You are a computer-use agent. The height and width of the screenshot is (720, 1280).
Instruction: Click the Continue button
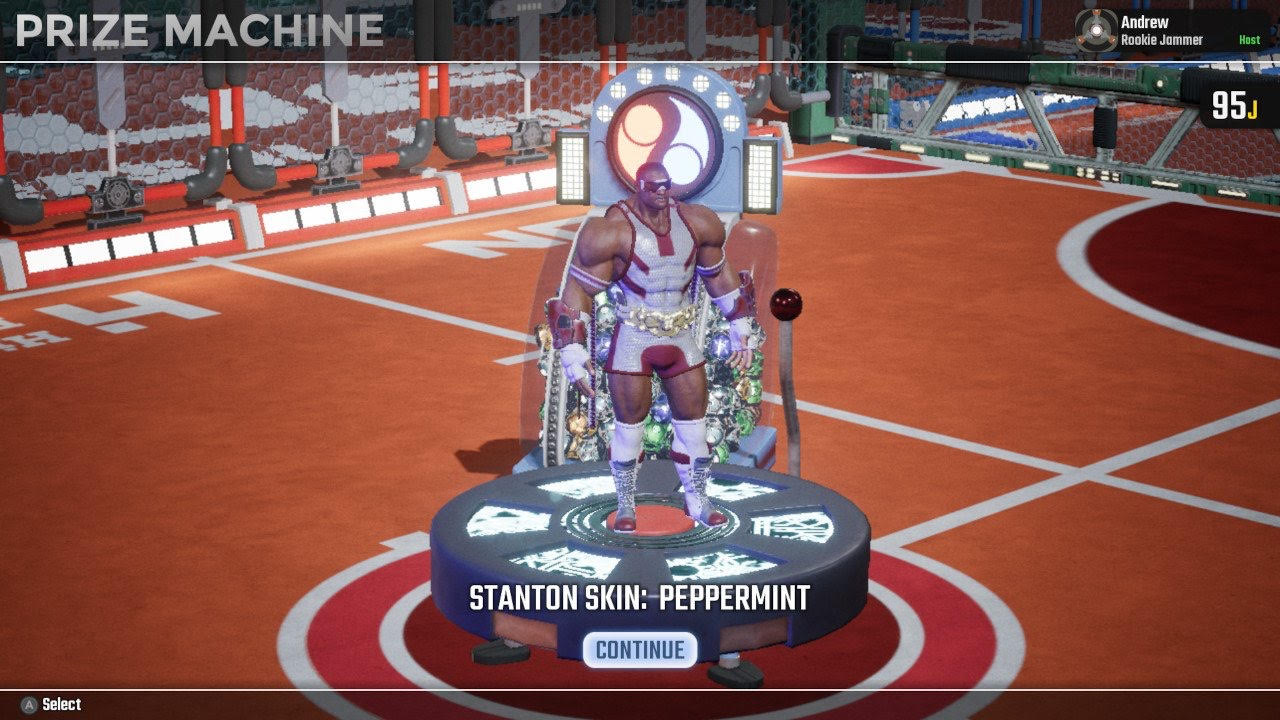[640, 650]
